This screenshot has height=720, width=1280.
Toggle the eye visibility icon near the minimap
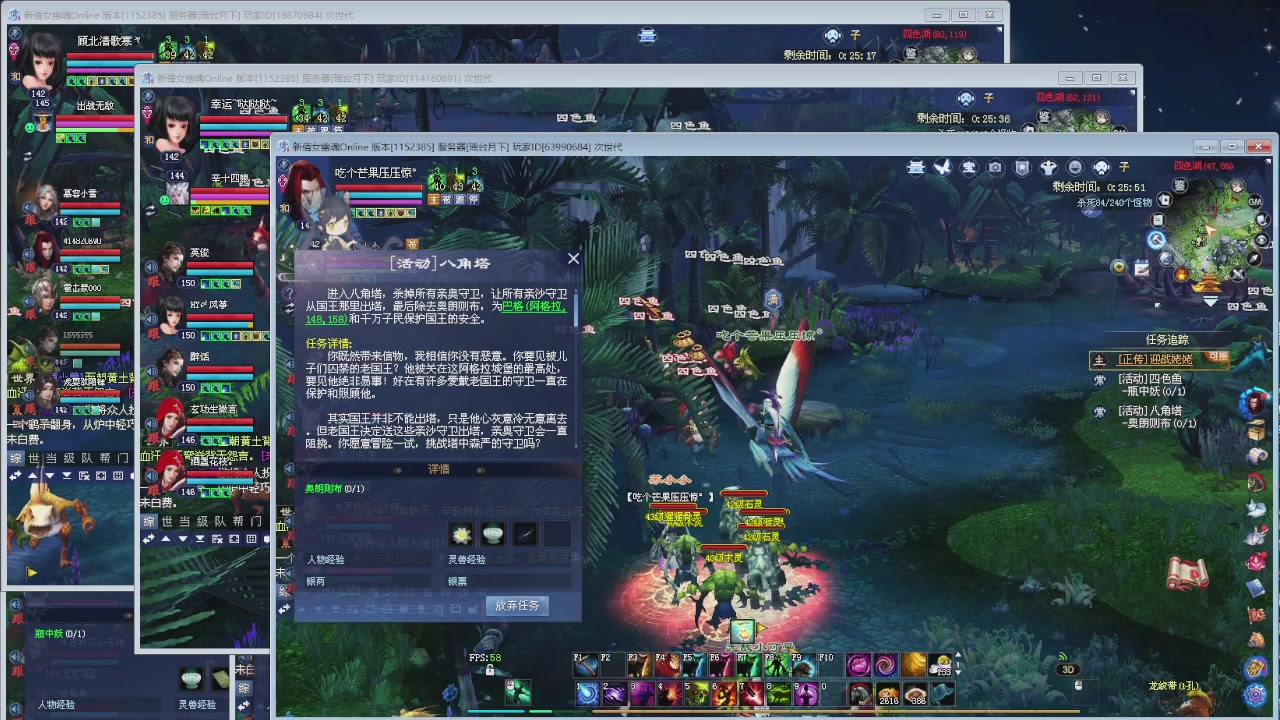click(1260, 239)
